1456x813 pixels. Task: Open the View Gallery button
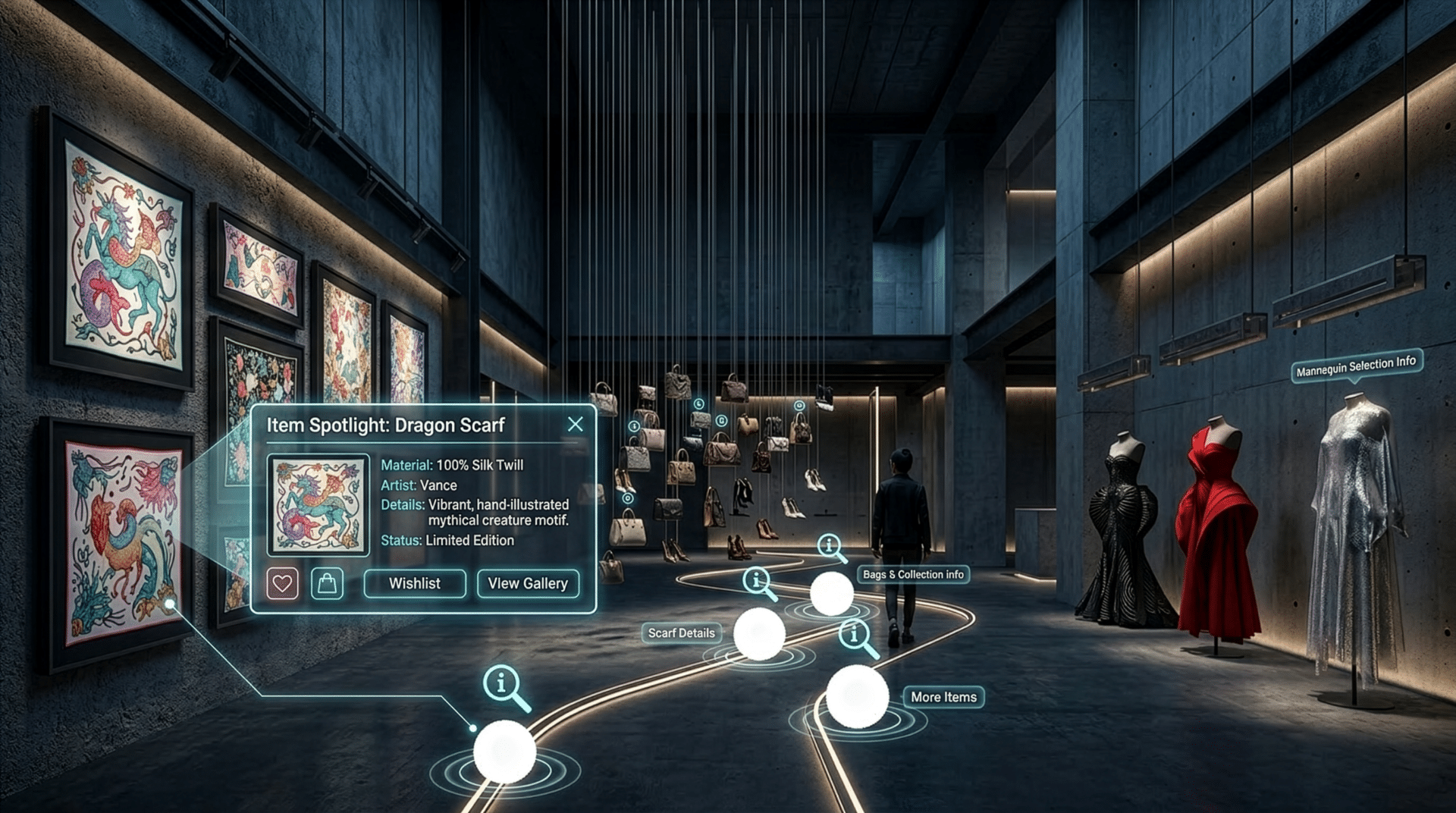tap(528, 583)
